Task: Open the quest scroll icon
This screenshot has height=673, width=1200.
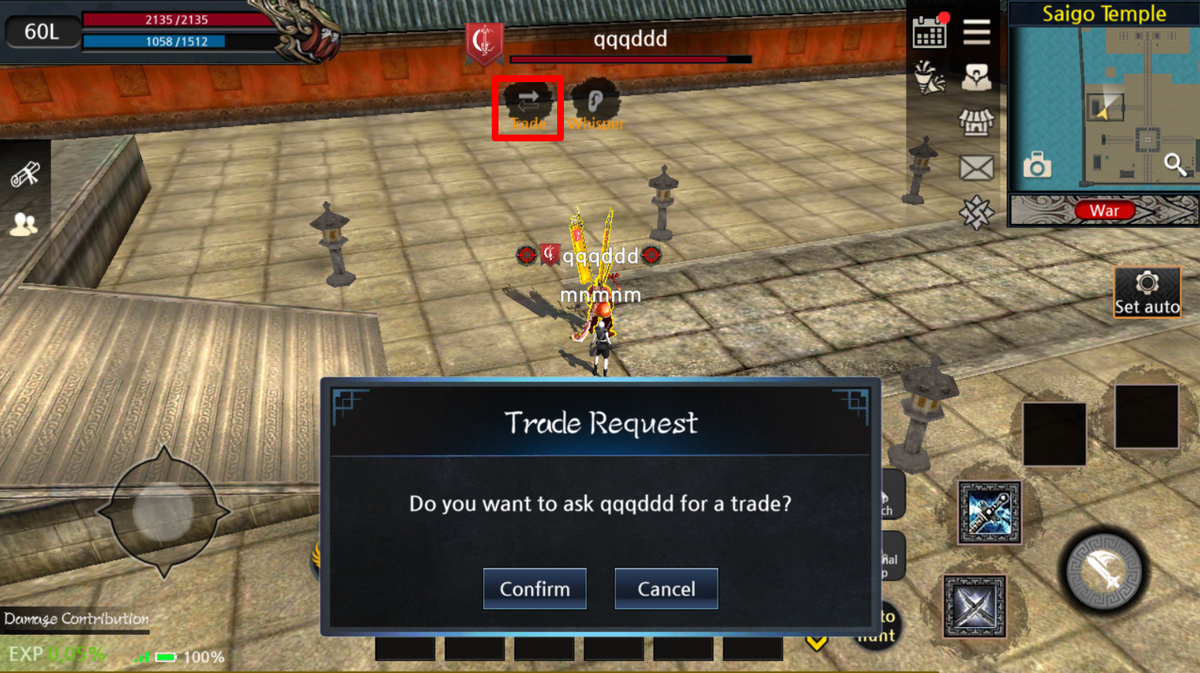Action: pos(24,175)
